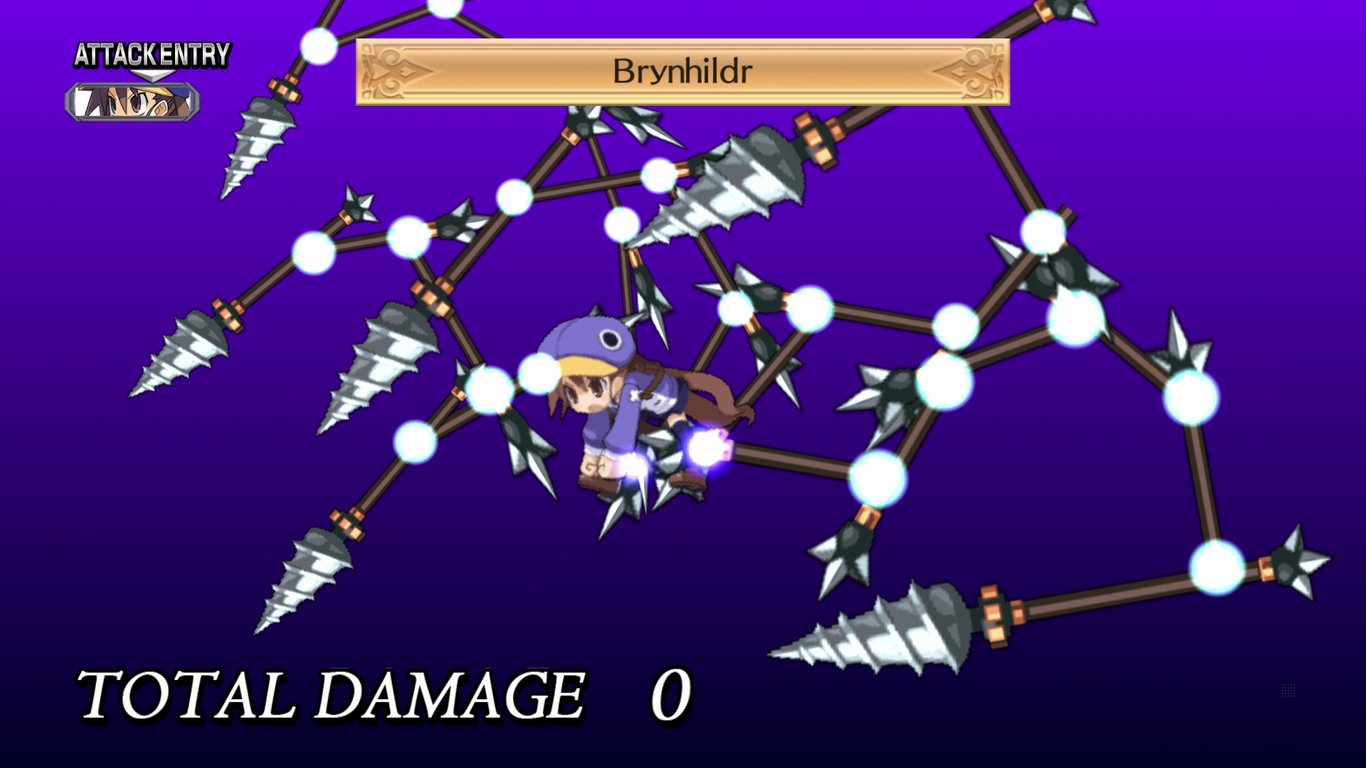1366x768 pixels.
Task: Click the Brynhildr skill name text
Action: [x=684, y=70]
